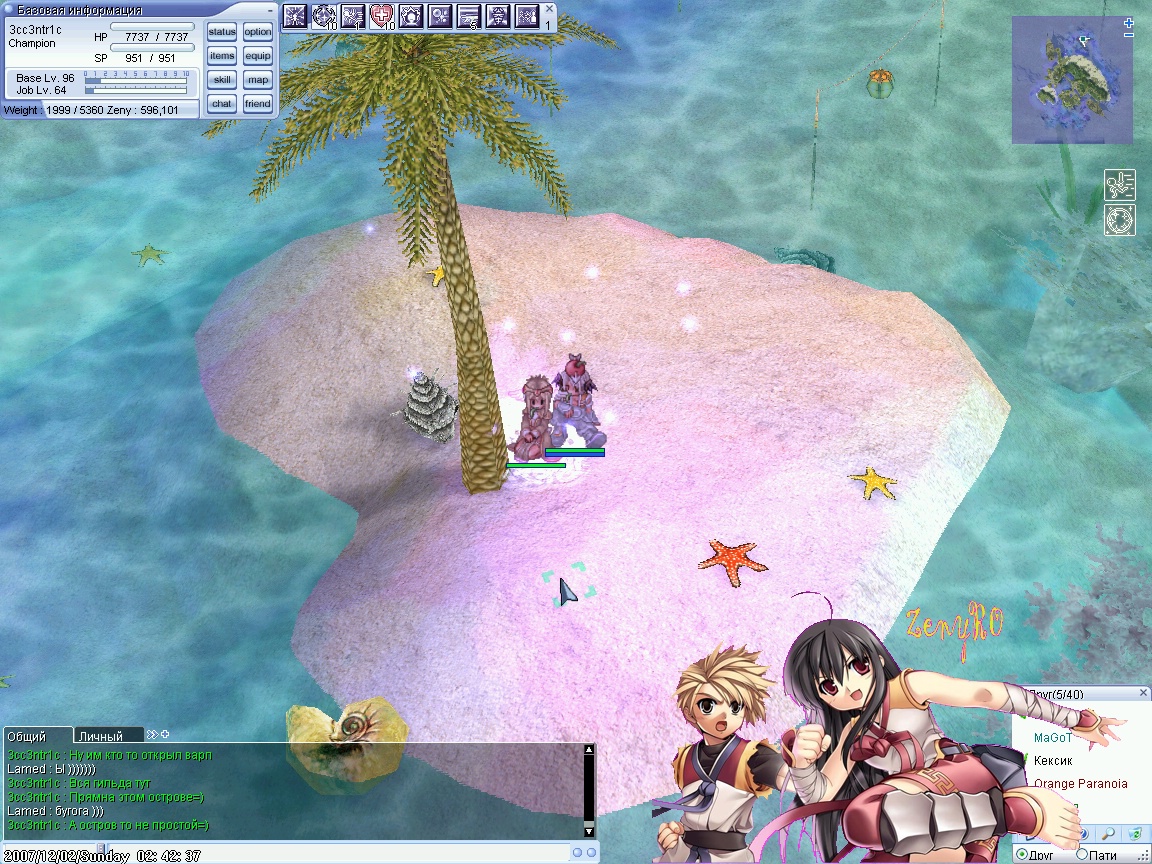Choose the Пати radio option
This screenshot has width=1152, height=864.
(1101, 855)
